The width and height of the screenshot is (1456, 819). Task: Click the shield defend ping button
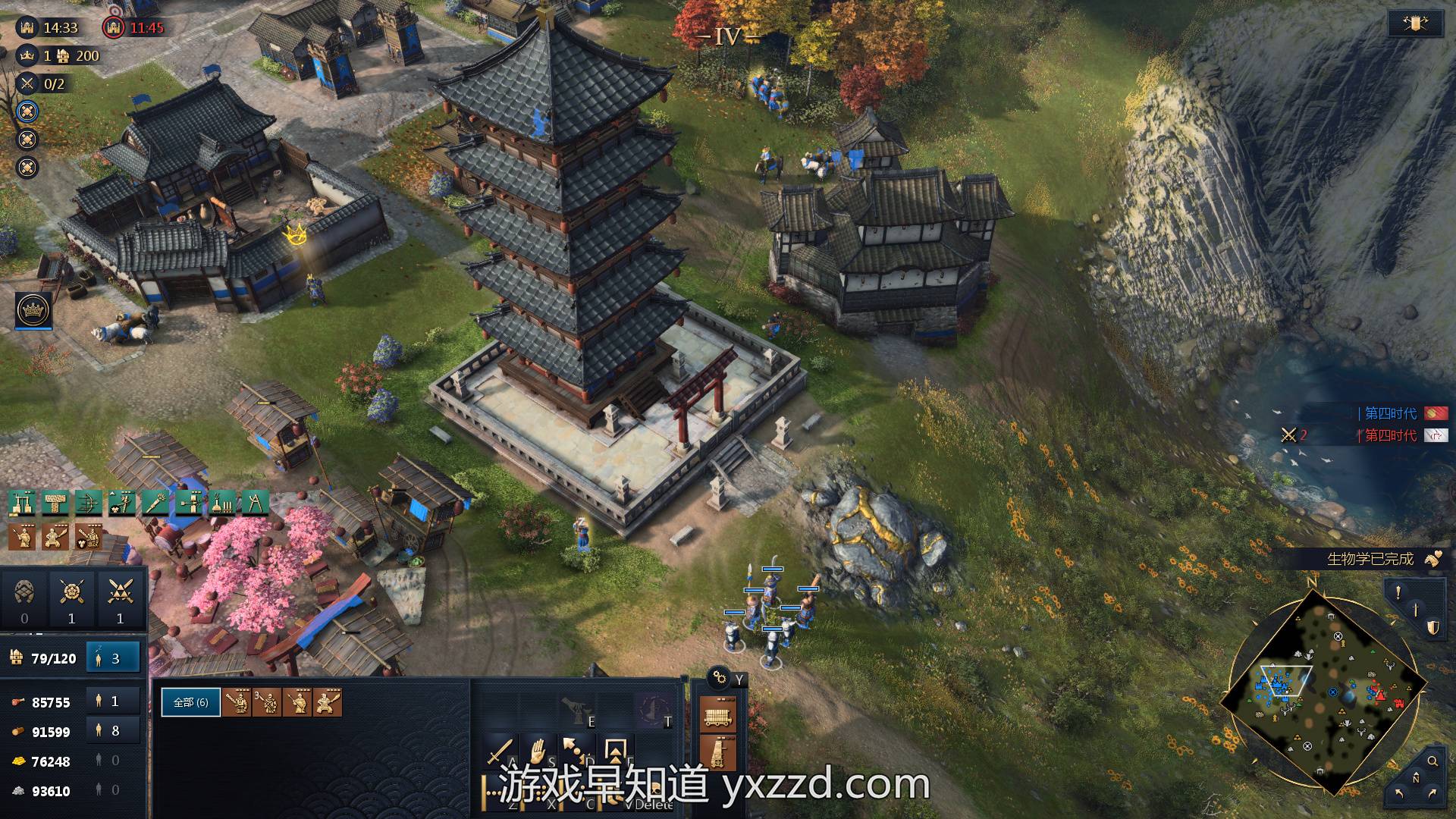(x=1432, y=627)
